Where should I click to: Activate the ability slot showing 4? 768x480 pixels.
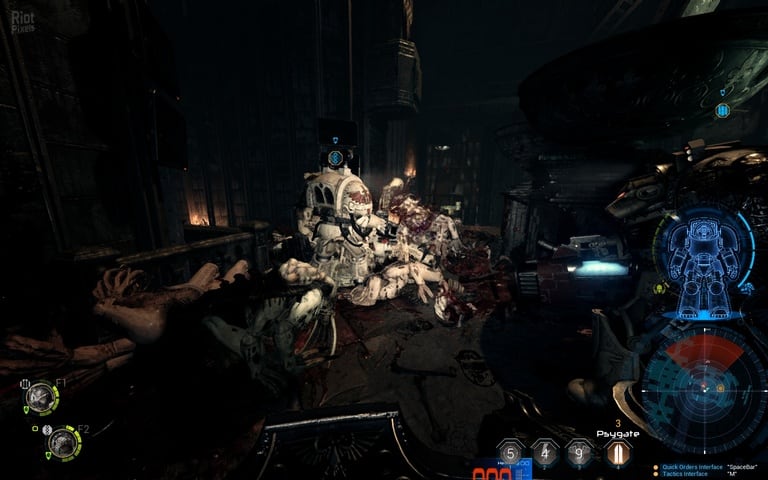coord(545,453)
